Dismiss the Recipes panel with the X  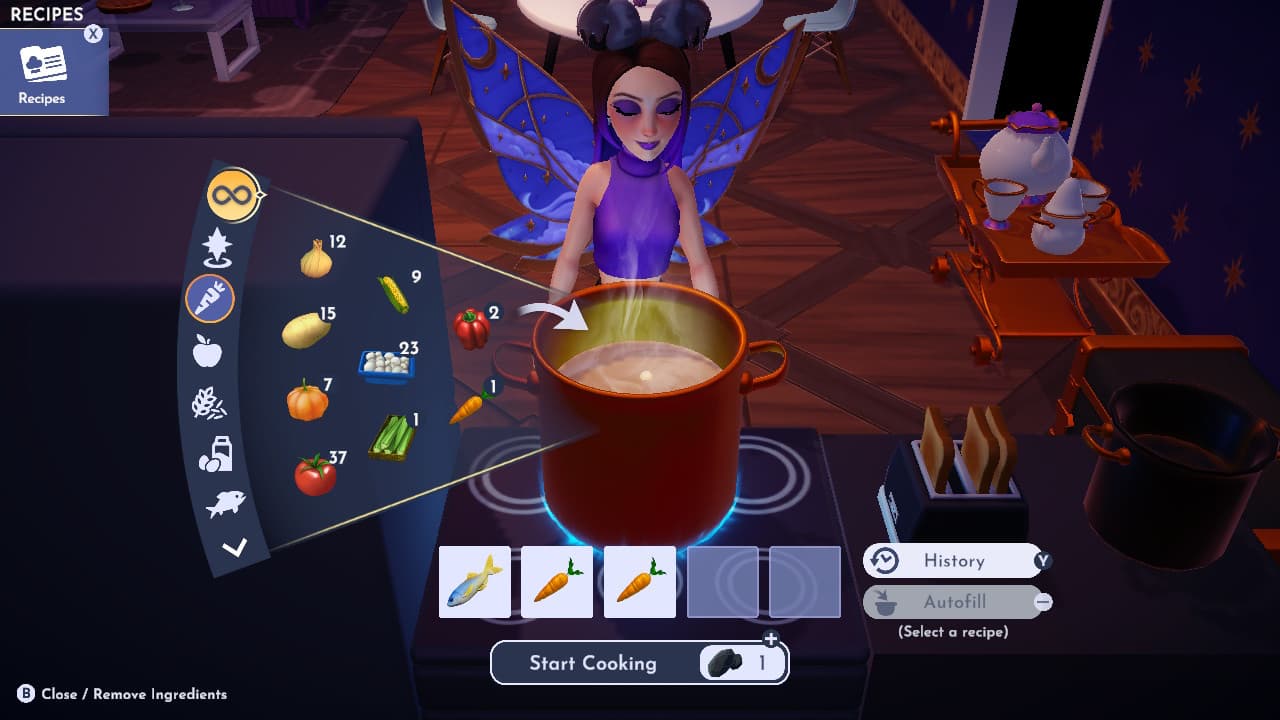(x=91, y=33)
